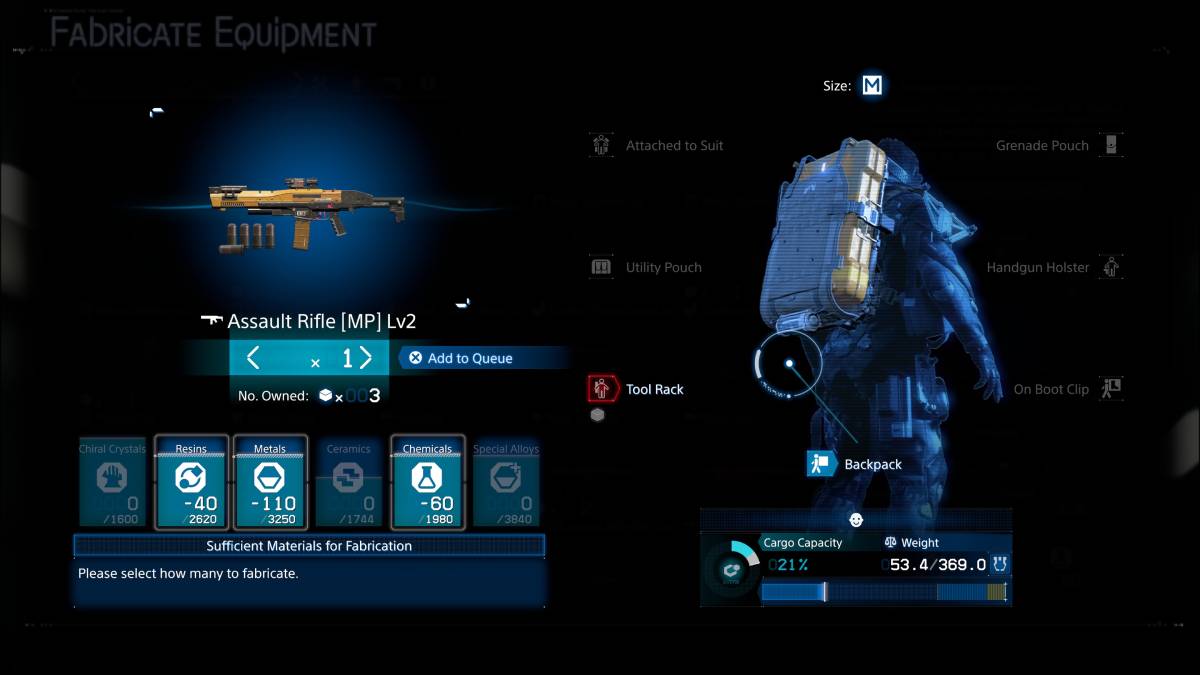1200x675 pixels.
Task: Select the Ceramics material tile
Action: point(348,483)
